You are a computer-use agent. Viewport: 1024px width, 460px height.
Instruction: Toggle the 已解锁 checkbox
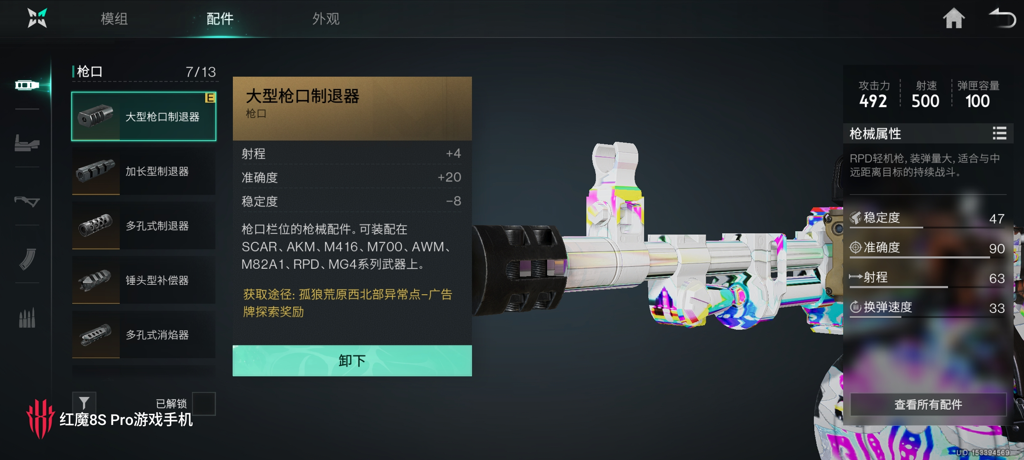[203, 404]
